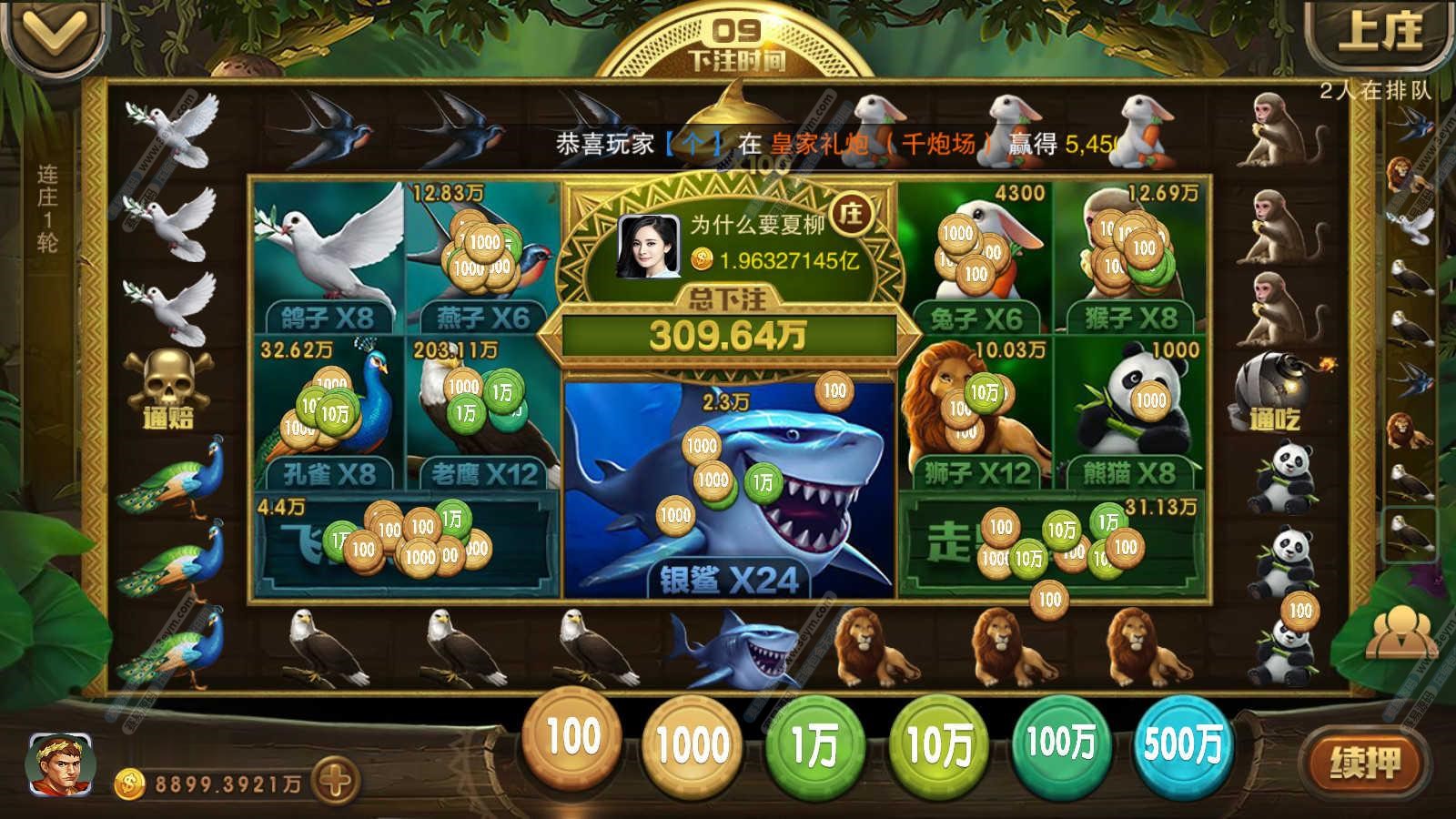Add coins with the plus button
The image size is (1456, 819).
(x=334, y=781)
